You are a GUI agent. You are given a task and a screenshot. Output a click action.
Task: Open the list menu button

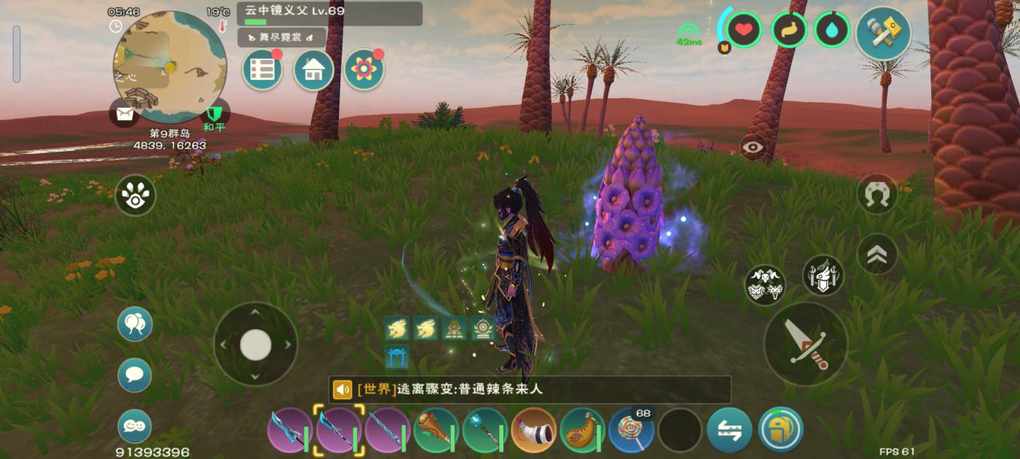(x=262, y=70)
